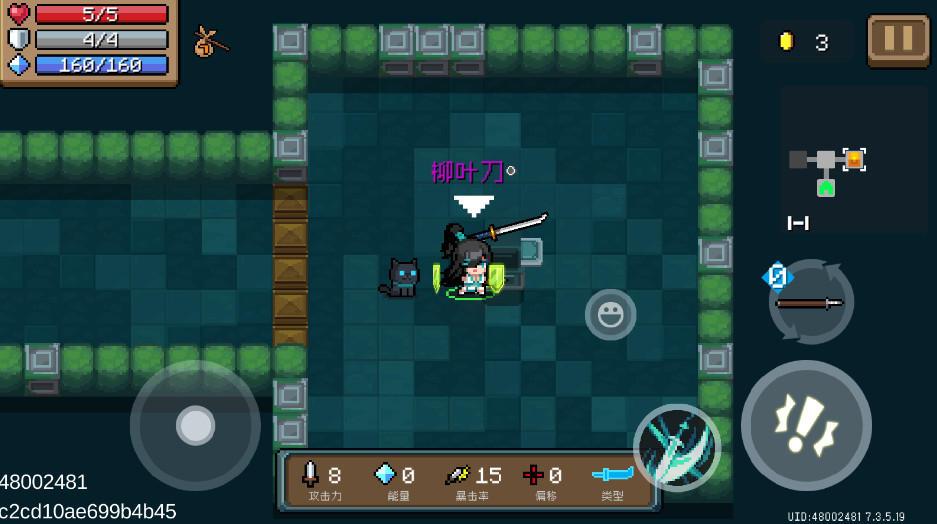Open the emote smiley face button

tap(610, 315)
